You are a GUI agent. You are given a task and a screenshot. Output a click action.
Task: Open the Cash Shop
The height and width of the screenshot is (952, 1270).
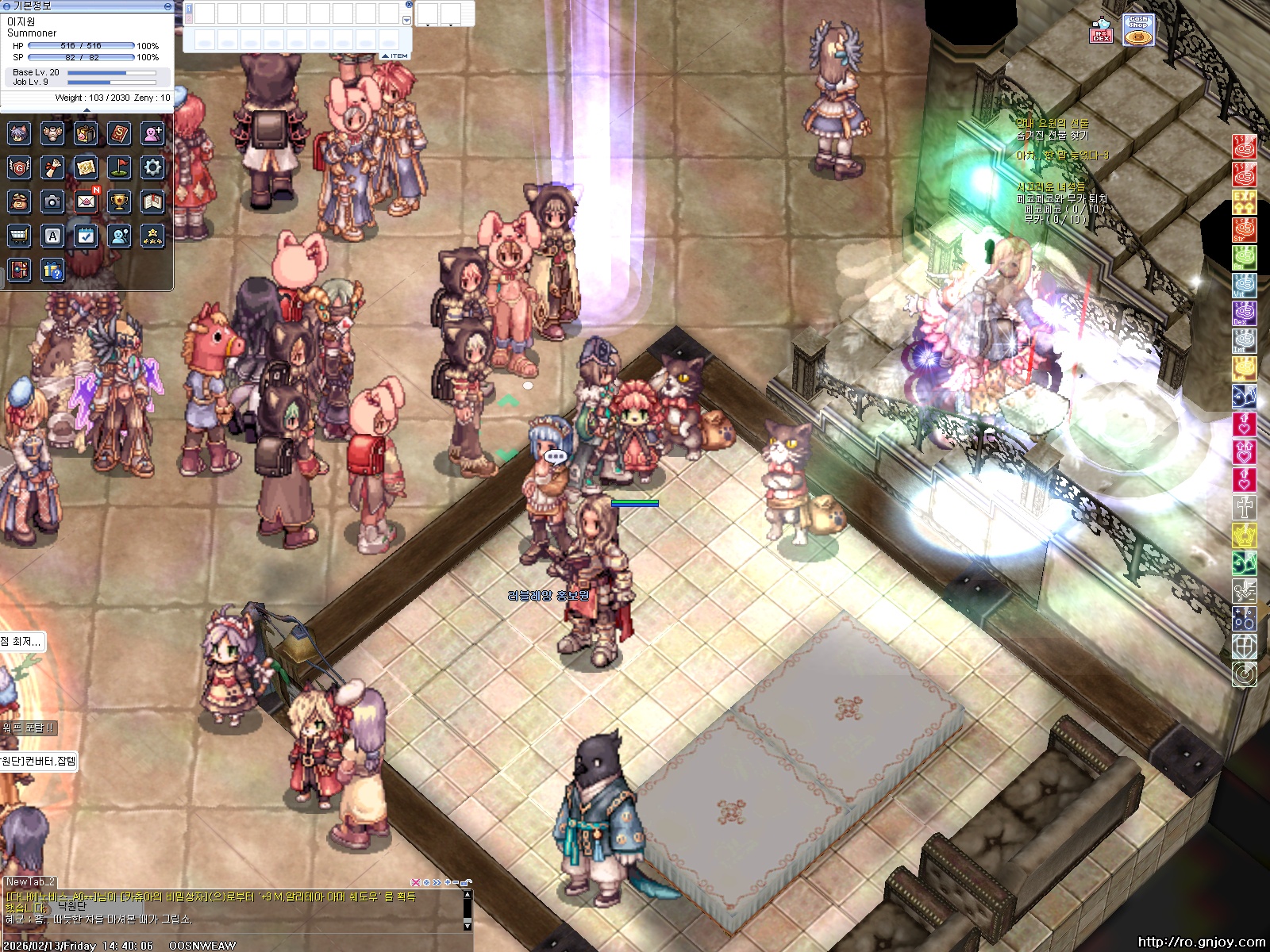coord(1138,30)
